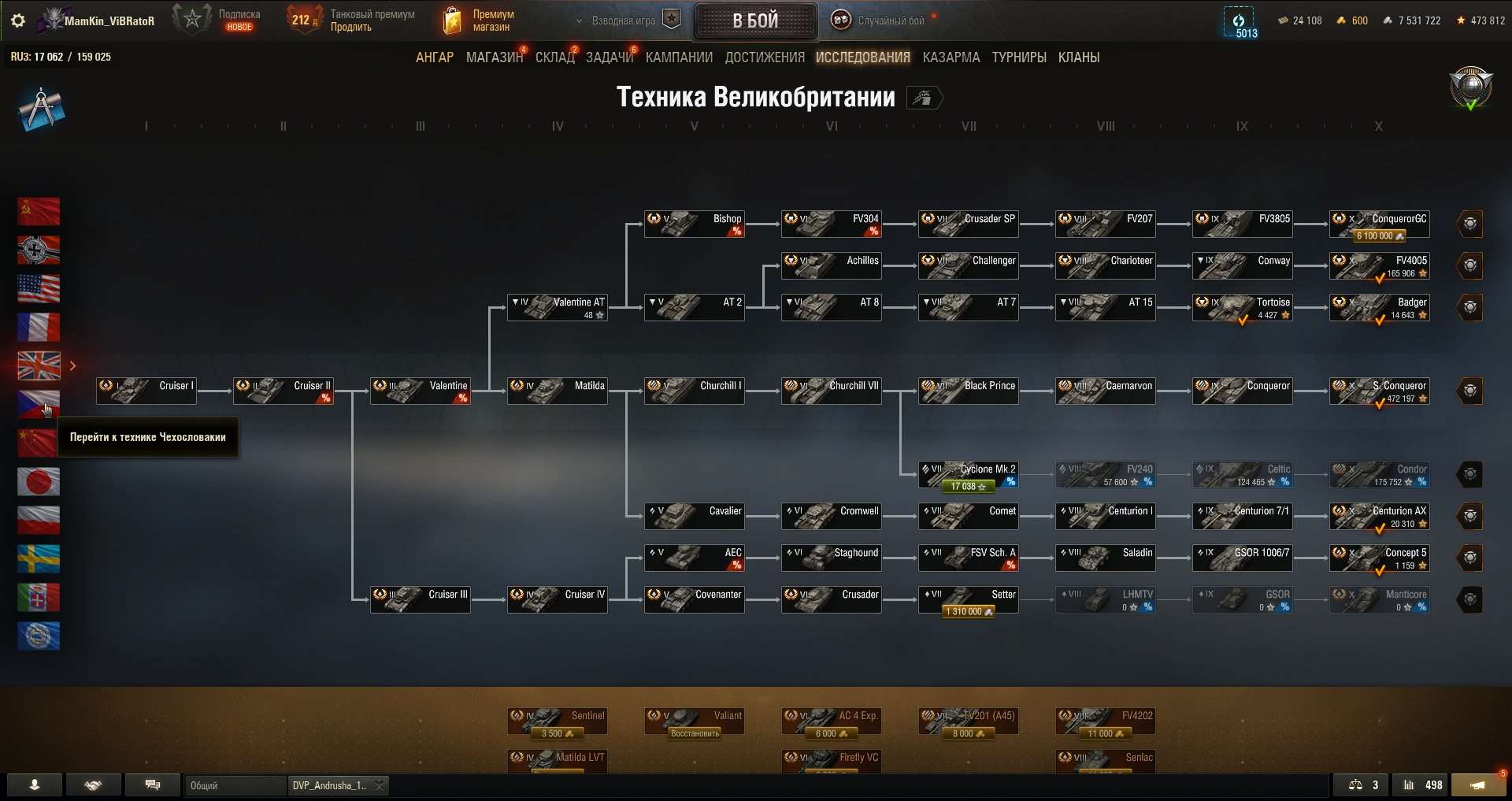
Task: Select the Matilda tank in the tech tree
Action: click(558, 391)
